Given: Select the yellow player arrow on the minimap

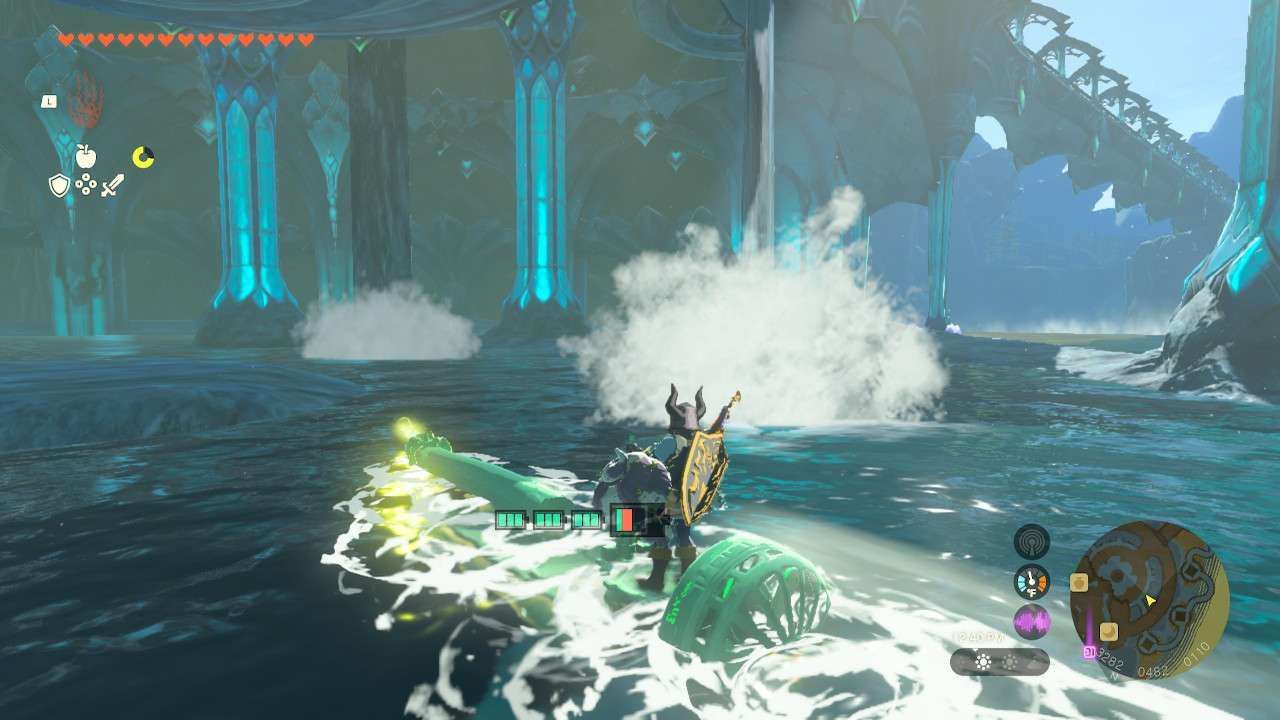Looking at the screenshot, I should (1150, 600).
